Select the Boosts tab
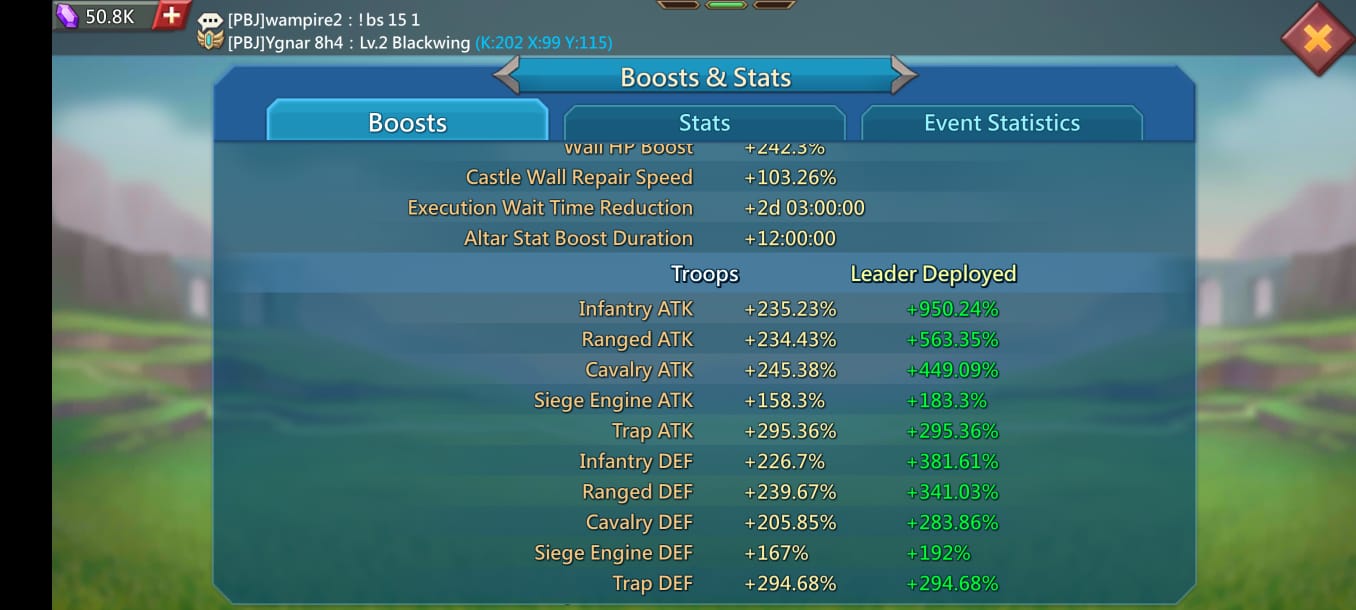Viewport: 1356px width, 610px height. [407, 123]
